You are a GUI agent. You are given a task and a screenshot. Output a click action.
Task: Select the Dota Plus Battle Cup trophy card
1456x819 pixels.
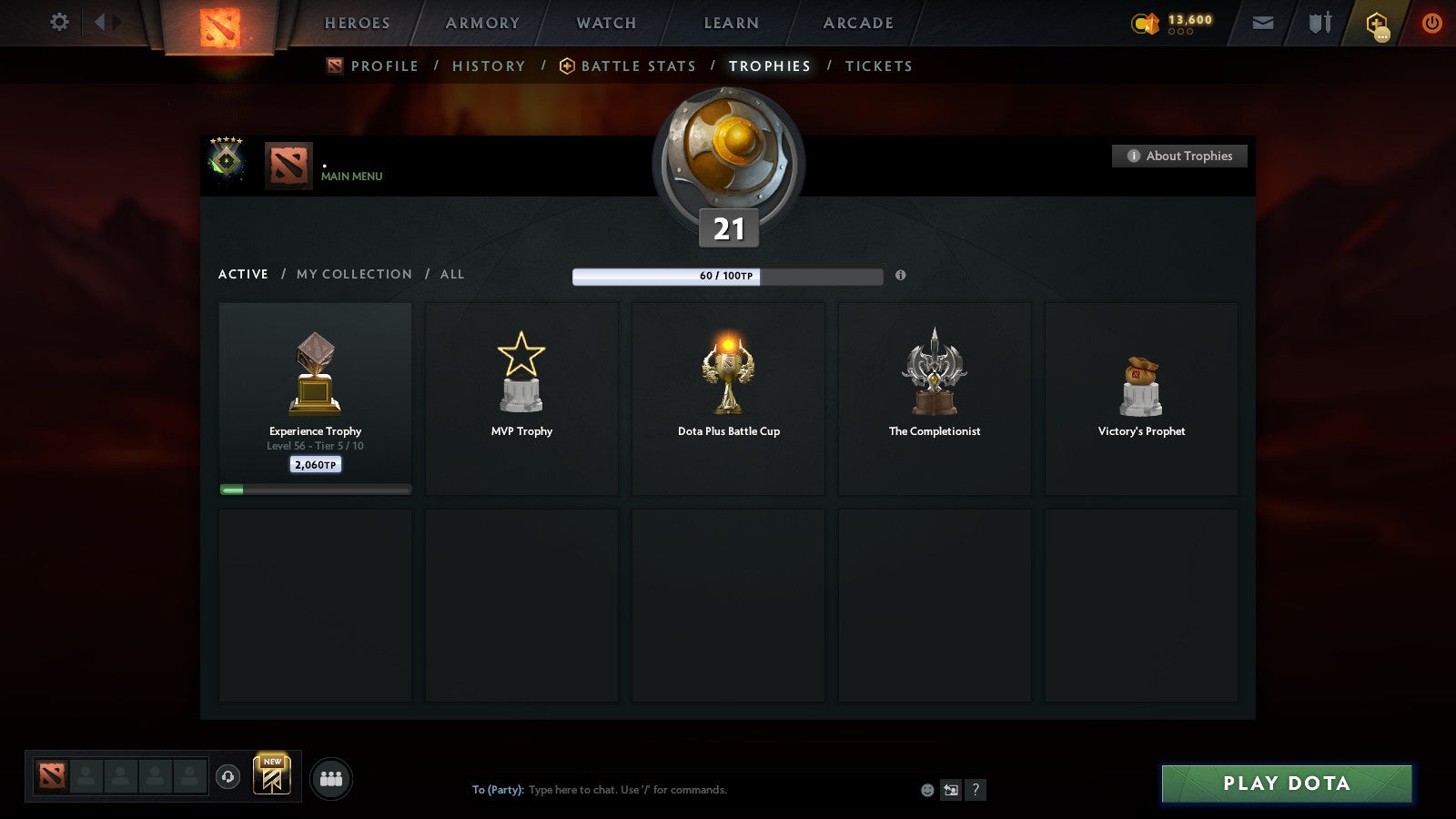point(728,399)
